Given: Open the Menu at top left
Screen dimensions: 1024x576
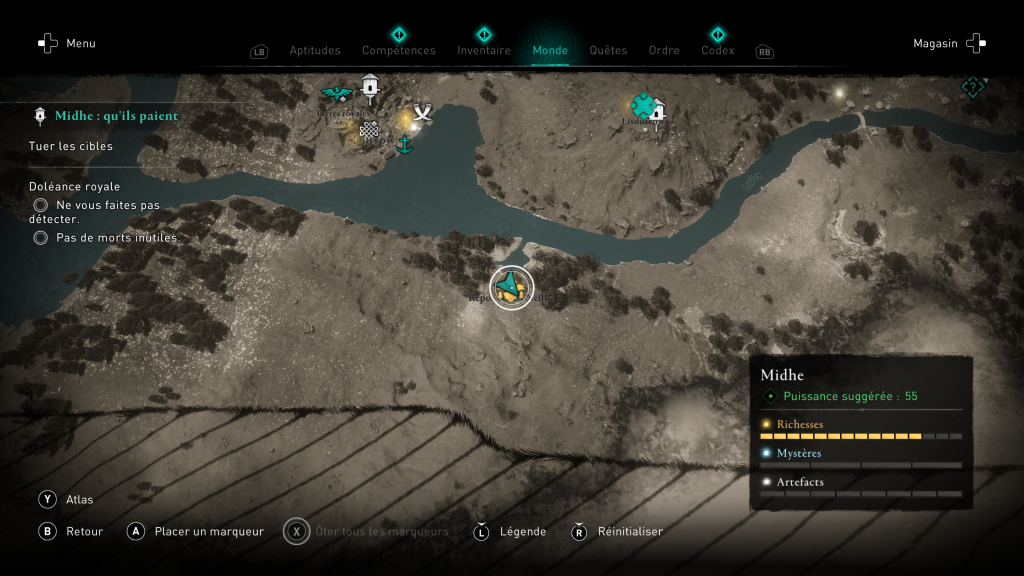Looking at the screenshot, I should (67, 44).
